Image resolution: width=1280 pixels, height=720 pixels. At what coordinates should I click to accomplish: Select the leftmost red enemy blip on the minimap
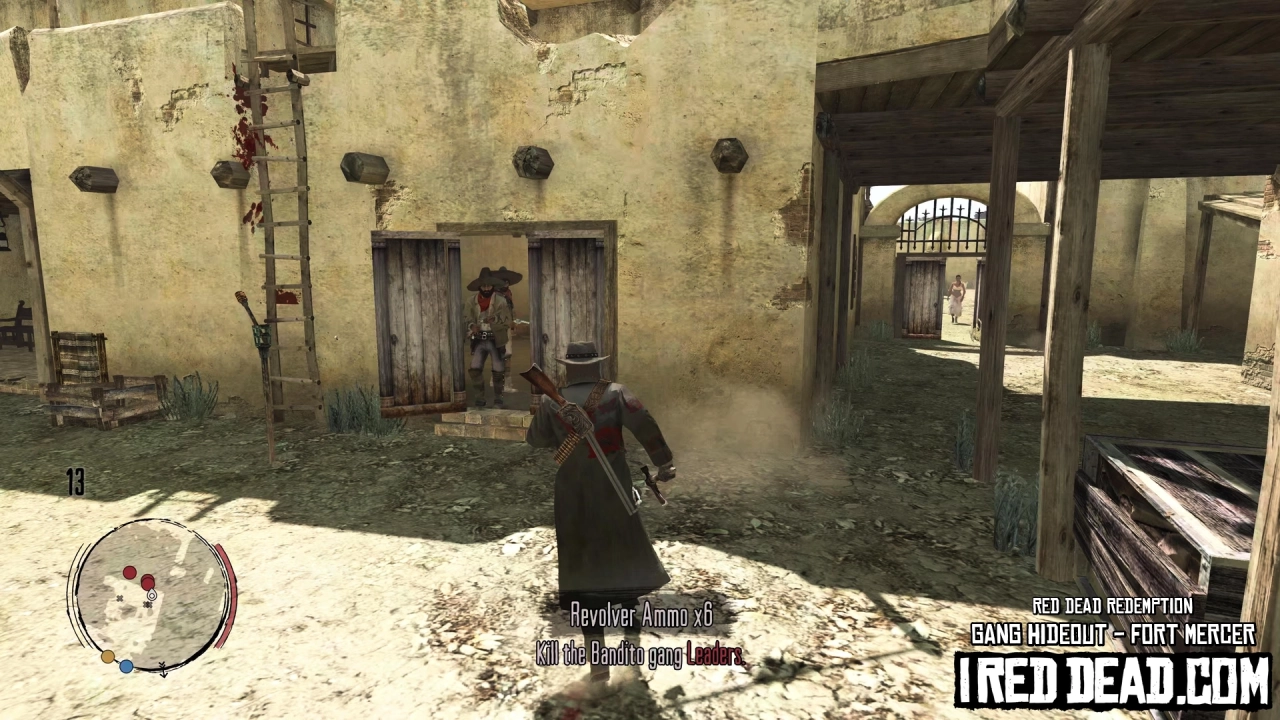pos(130,572)
